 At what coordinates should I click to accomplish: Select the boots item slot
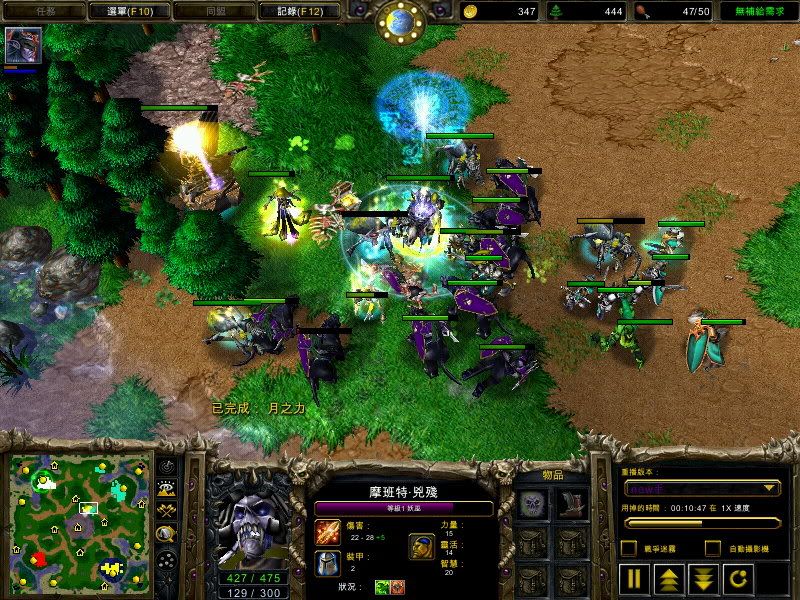tap(571, 504)
